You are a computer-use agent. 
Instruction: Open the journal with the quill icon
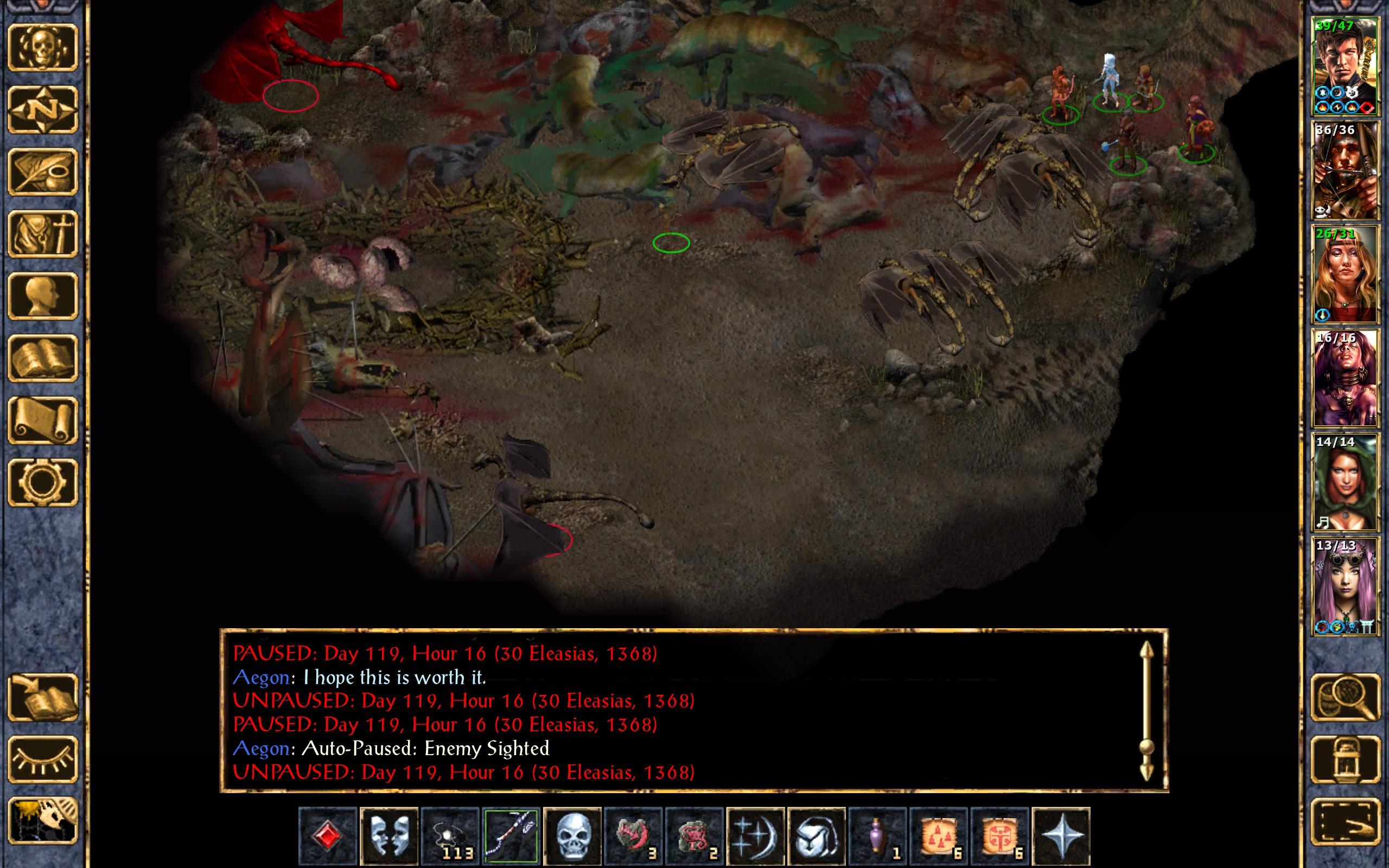click(x=43, y=171)
